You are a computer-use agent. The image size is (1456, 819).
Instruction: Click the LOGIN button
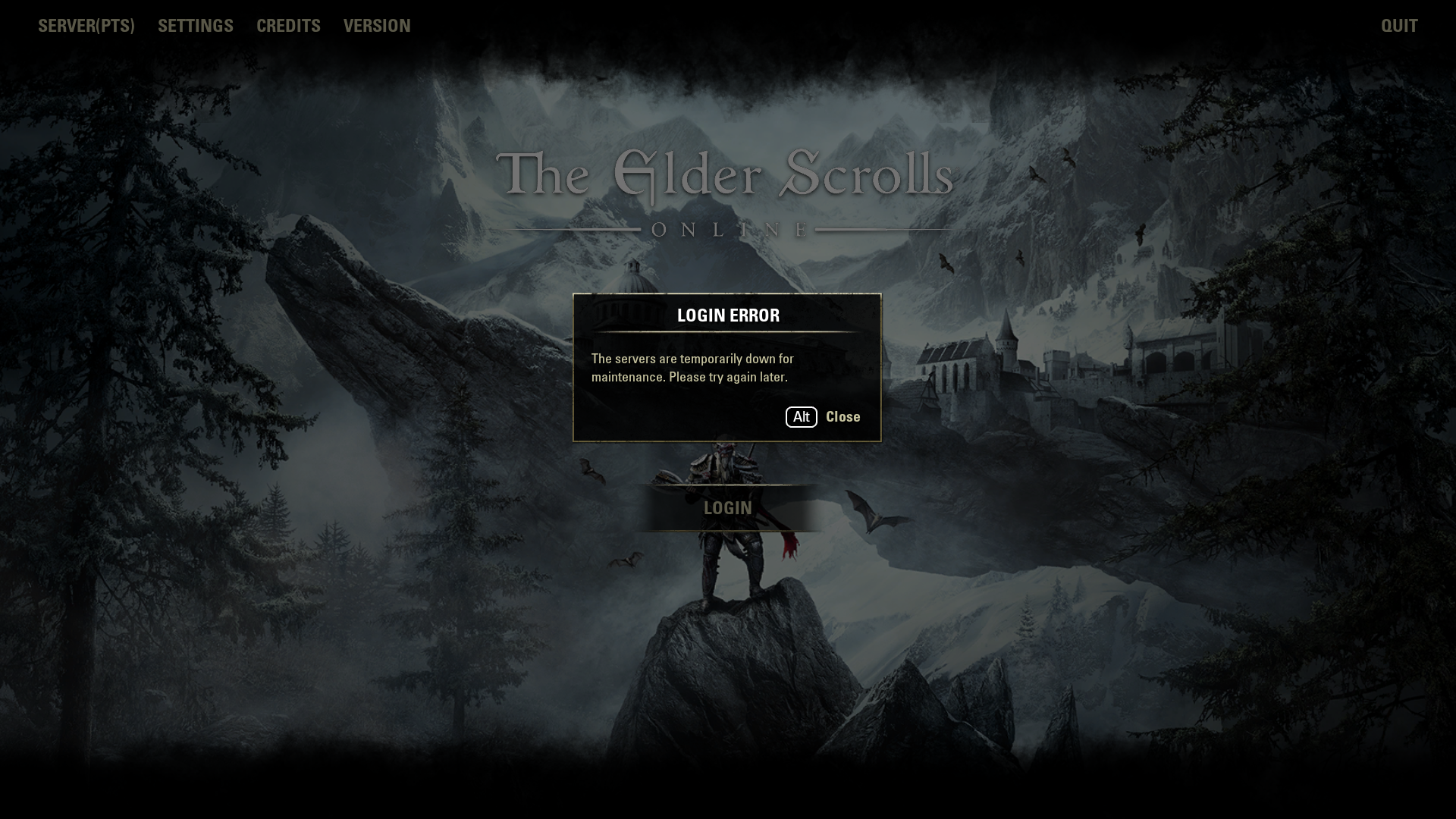(726, 508)
